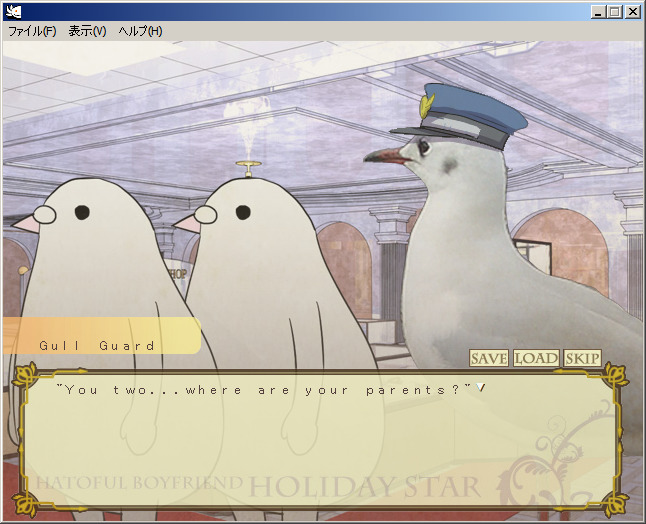Minimize the game window
The width and height of the screenshot is (646, 524).
(598, 12)
